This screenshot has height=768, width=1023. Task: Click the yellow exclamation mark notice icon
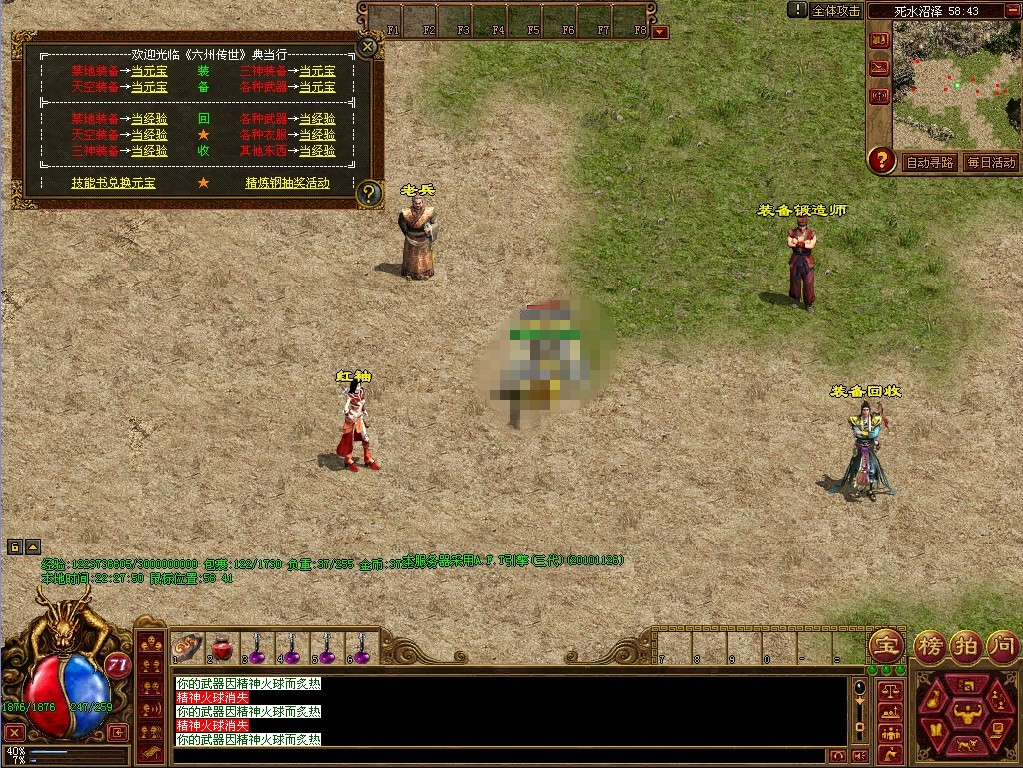797,10
